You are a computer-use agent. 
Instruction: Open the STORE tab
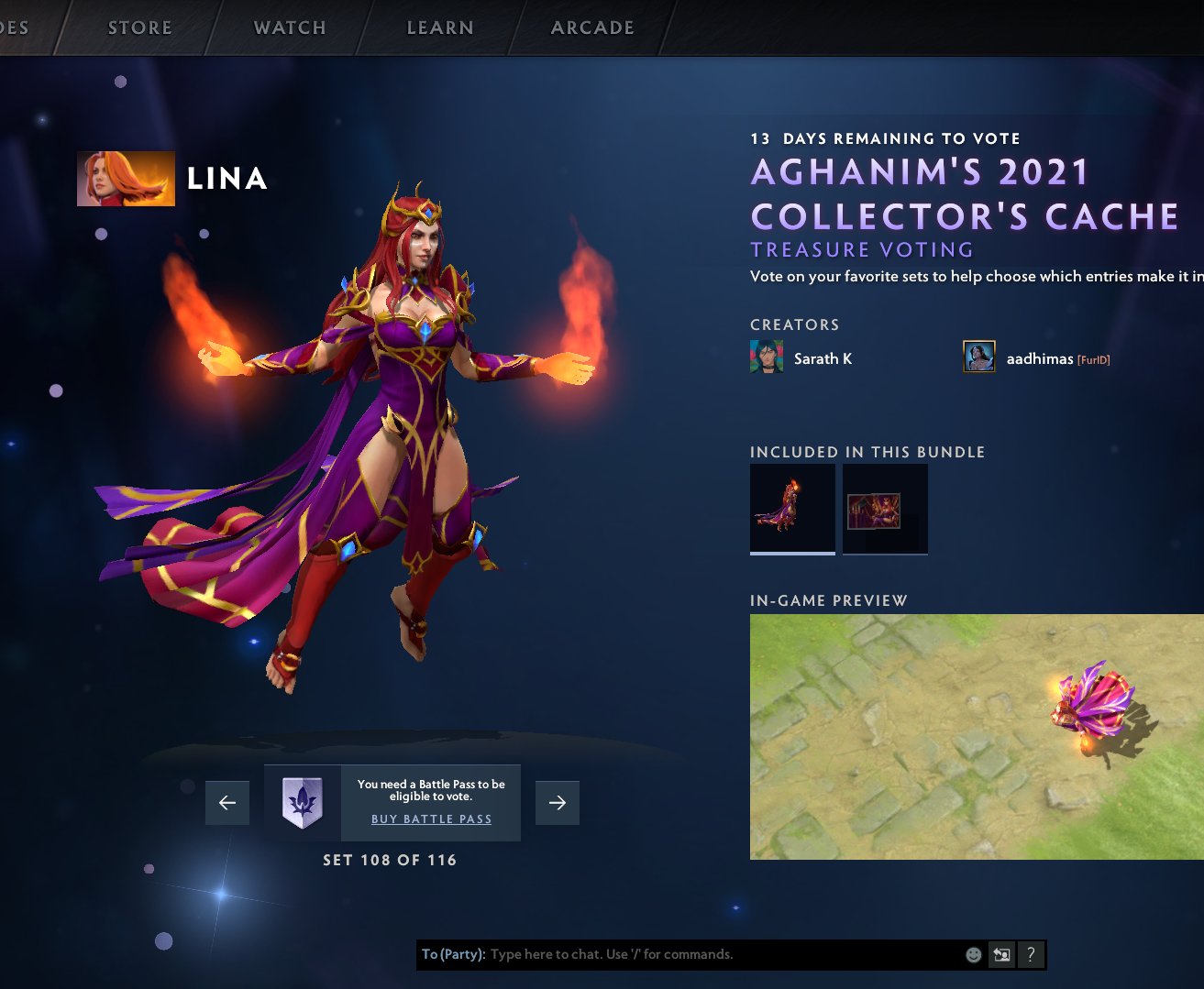pos(138,27)
